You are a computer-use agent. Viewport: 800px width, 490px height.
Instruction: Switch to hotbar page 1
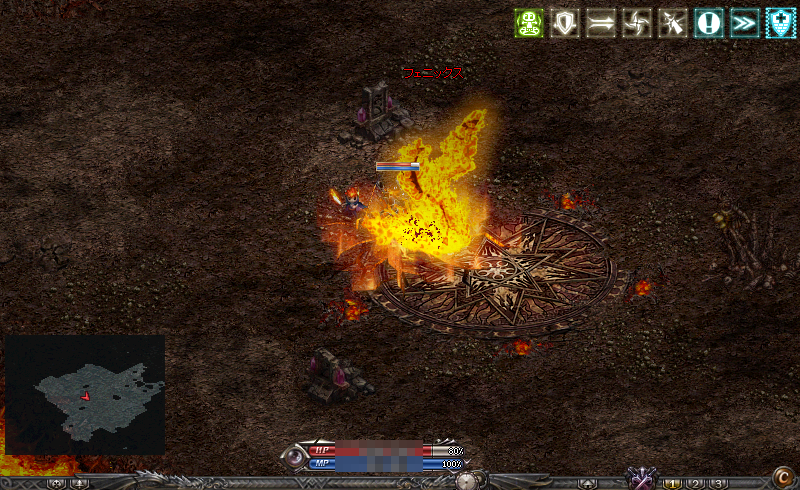tap(672, 484)
